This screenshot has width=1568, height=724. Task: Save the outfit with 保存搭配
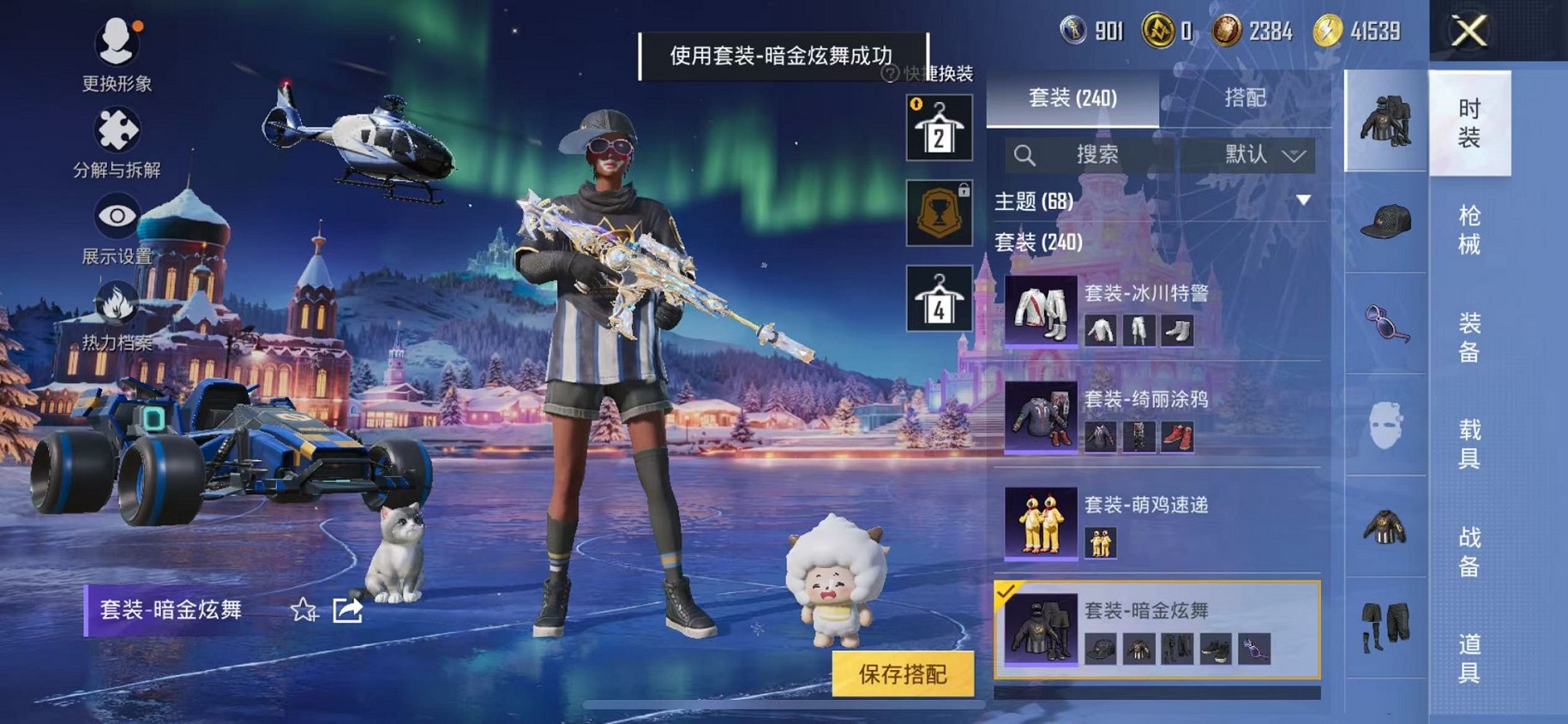903,674
